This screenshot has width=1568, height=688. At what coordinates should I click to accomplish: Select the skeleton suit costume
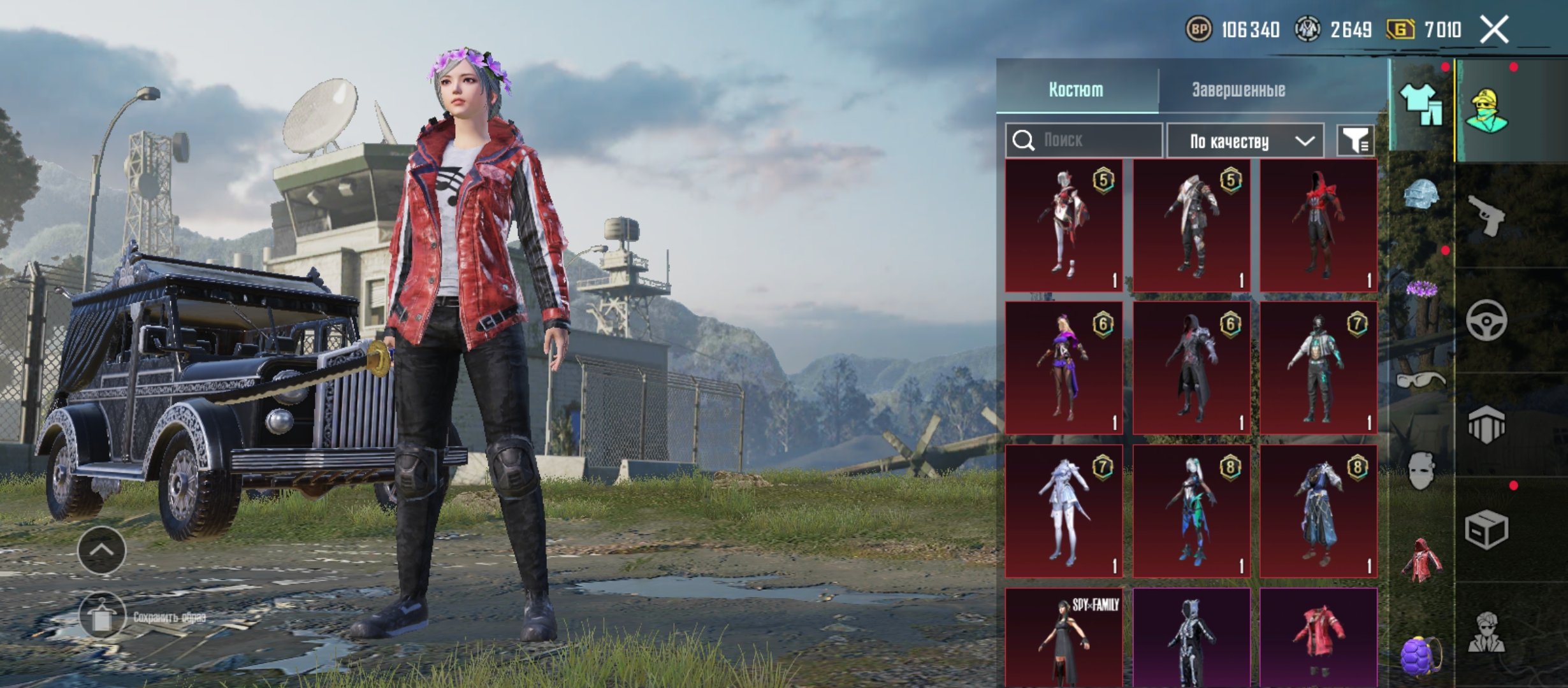point(1191,638)
